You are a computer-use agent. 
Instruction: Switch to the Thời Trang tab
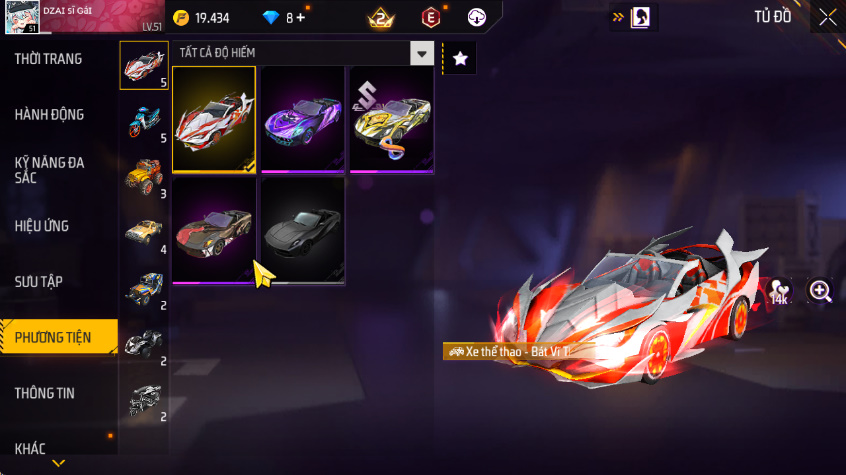click(48, 59)
